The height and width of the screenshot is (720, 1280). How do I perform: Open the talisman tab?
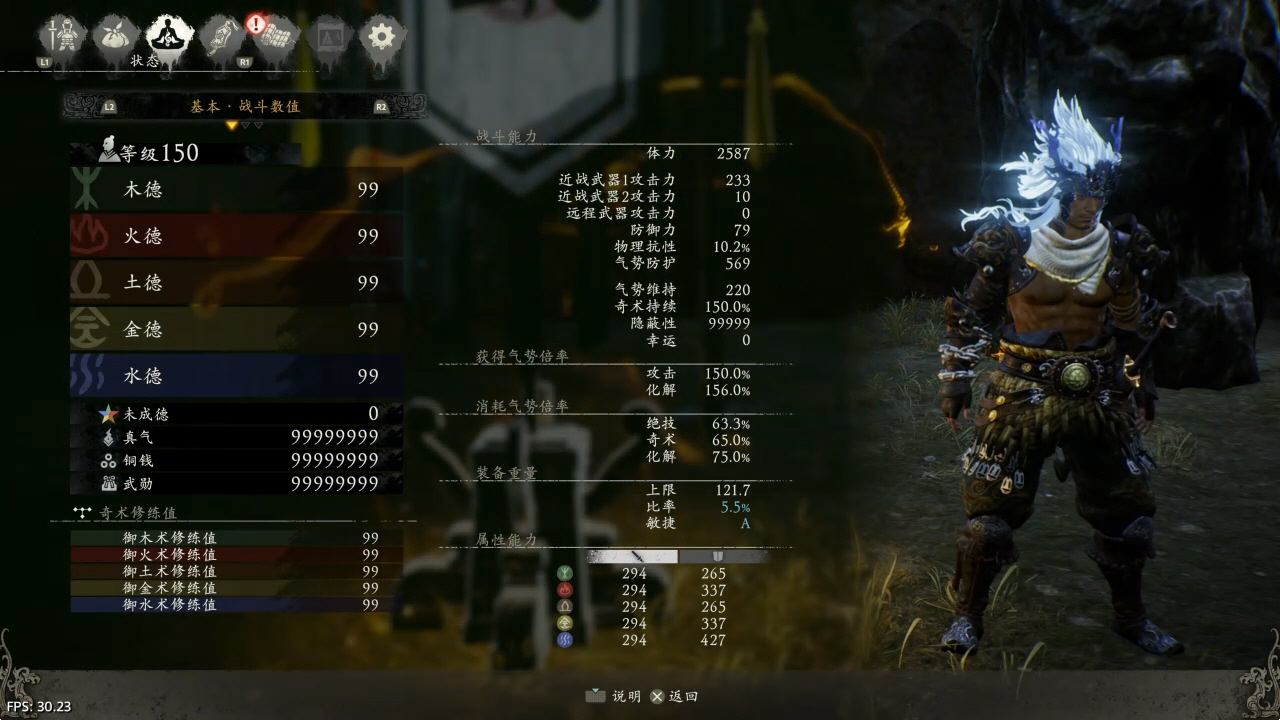coord(220,38)
